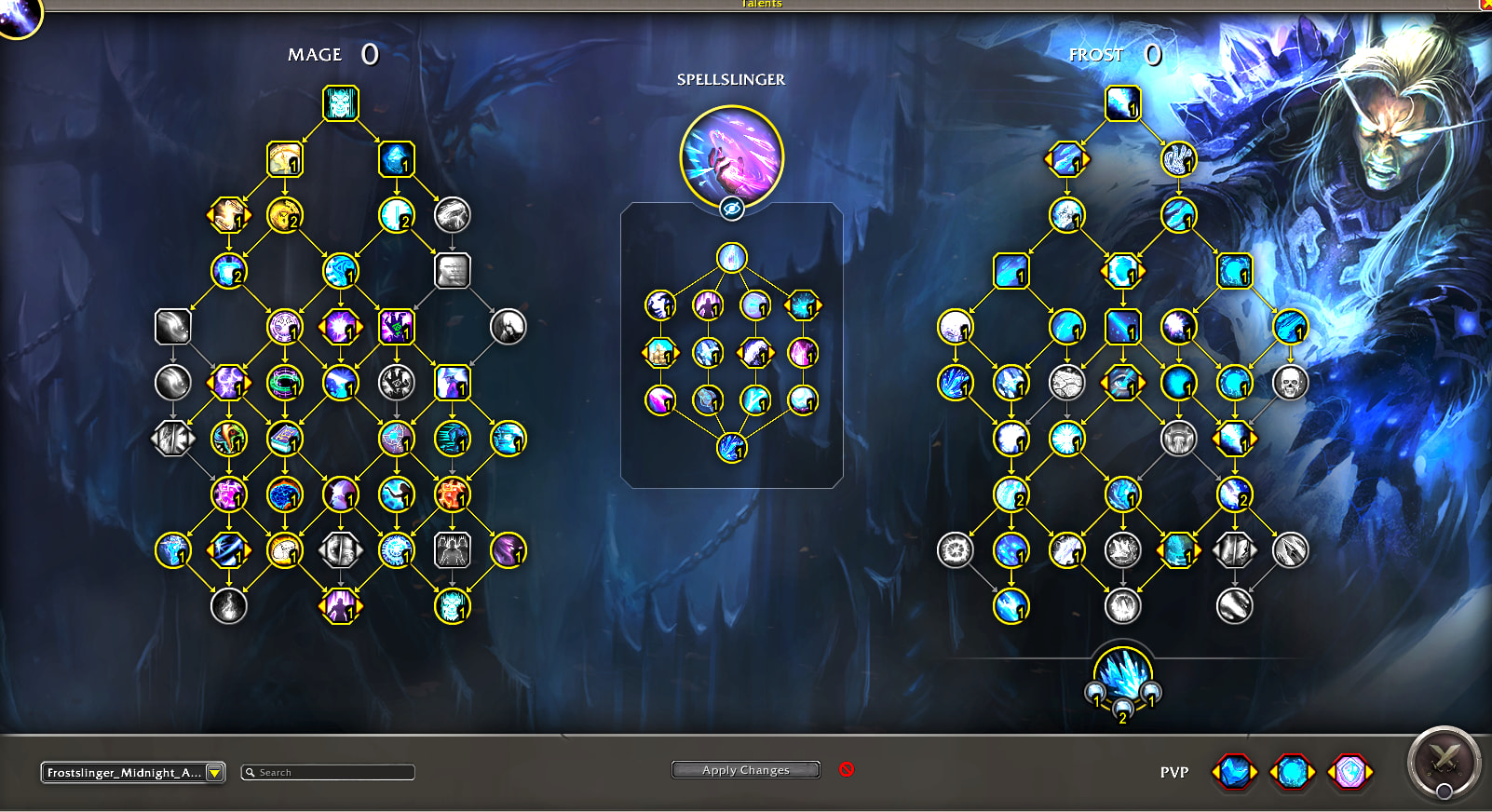This screenshot has width=1492, height=812.
Task: Choose the unlearned helmet talent in Frost tree
Action: click(1178, 439)
